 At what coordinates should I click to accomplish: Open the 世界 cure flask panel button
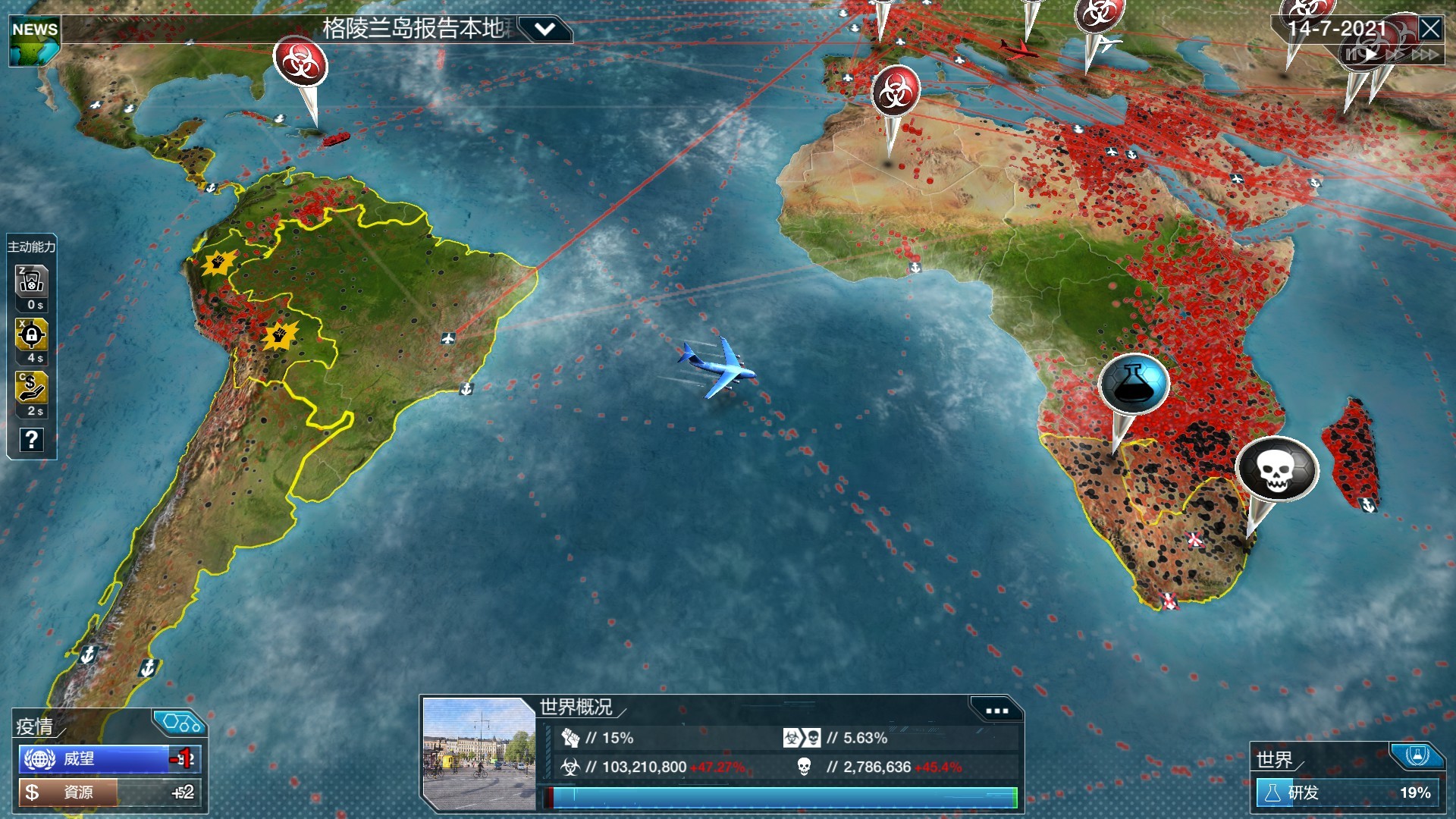[1417, 755]
